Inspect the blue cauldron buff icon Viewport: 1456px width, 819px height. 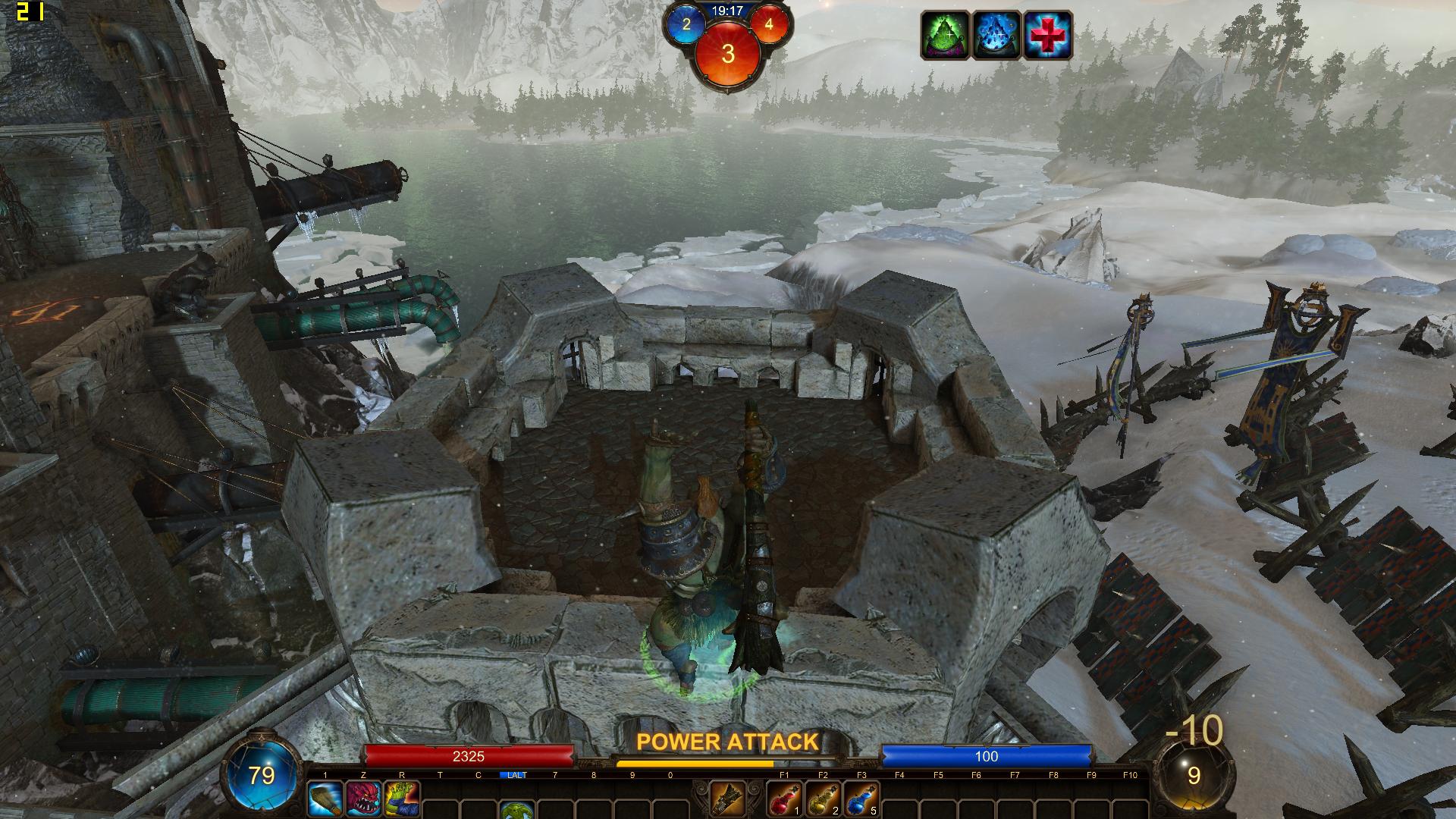click(x=996, y=35)
